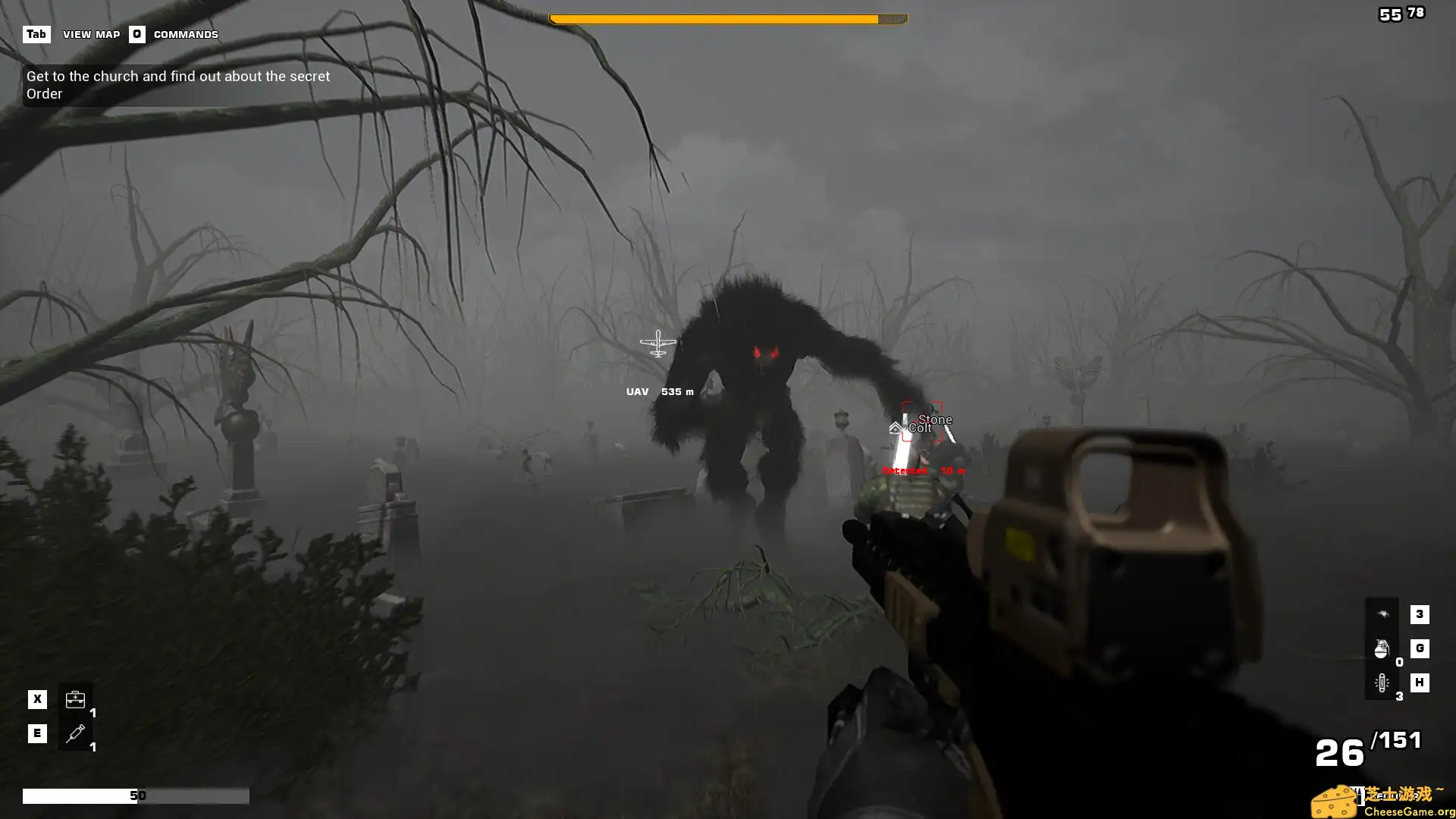Click the church objective banner text

click(178, 84)
